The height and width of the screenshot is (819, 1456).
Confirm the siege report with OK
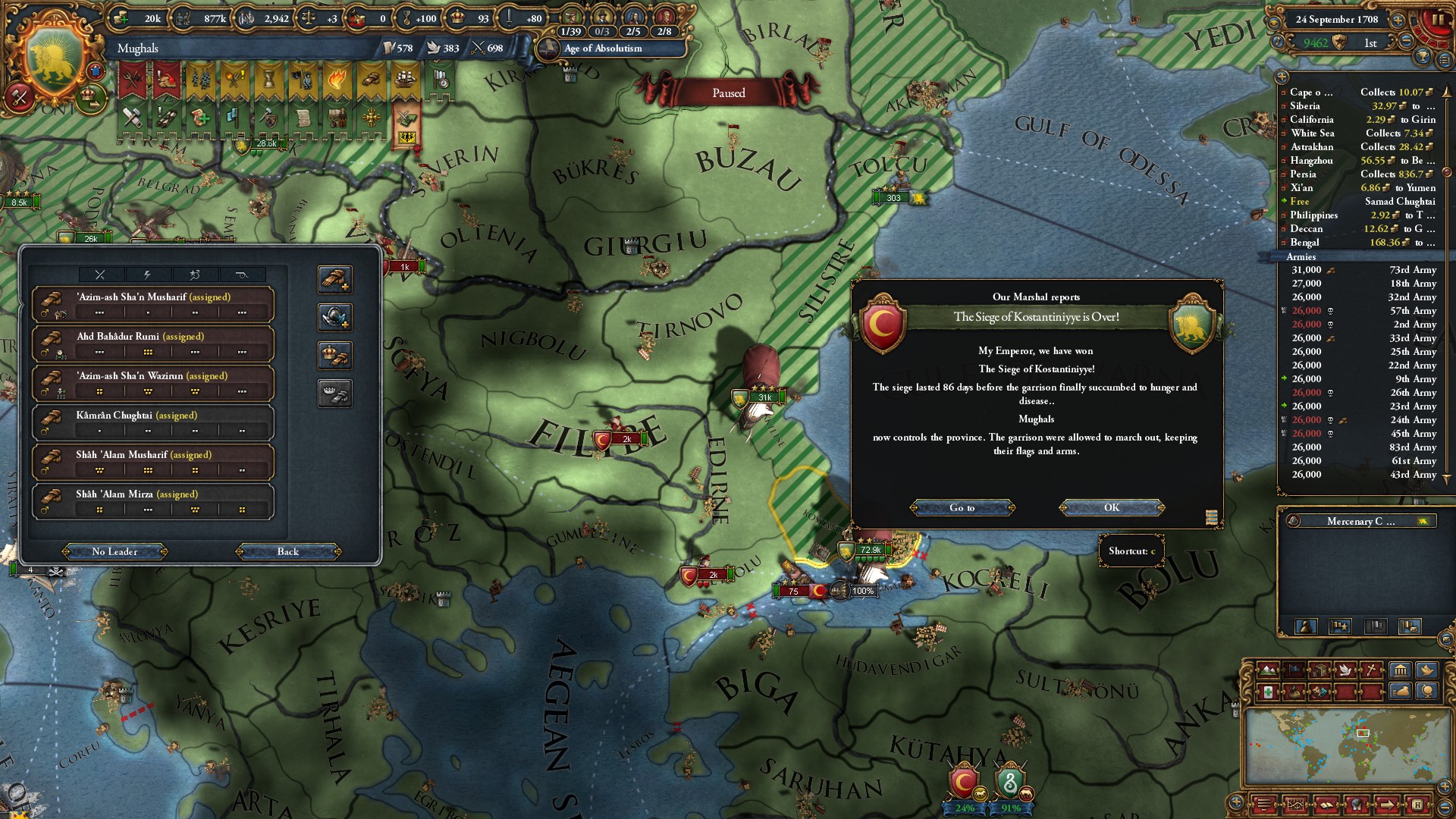(x=1111, y=507)
